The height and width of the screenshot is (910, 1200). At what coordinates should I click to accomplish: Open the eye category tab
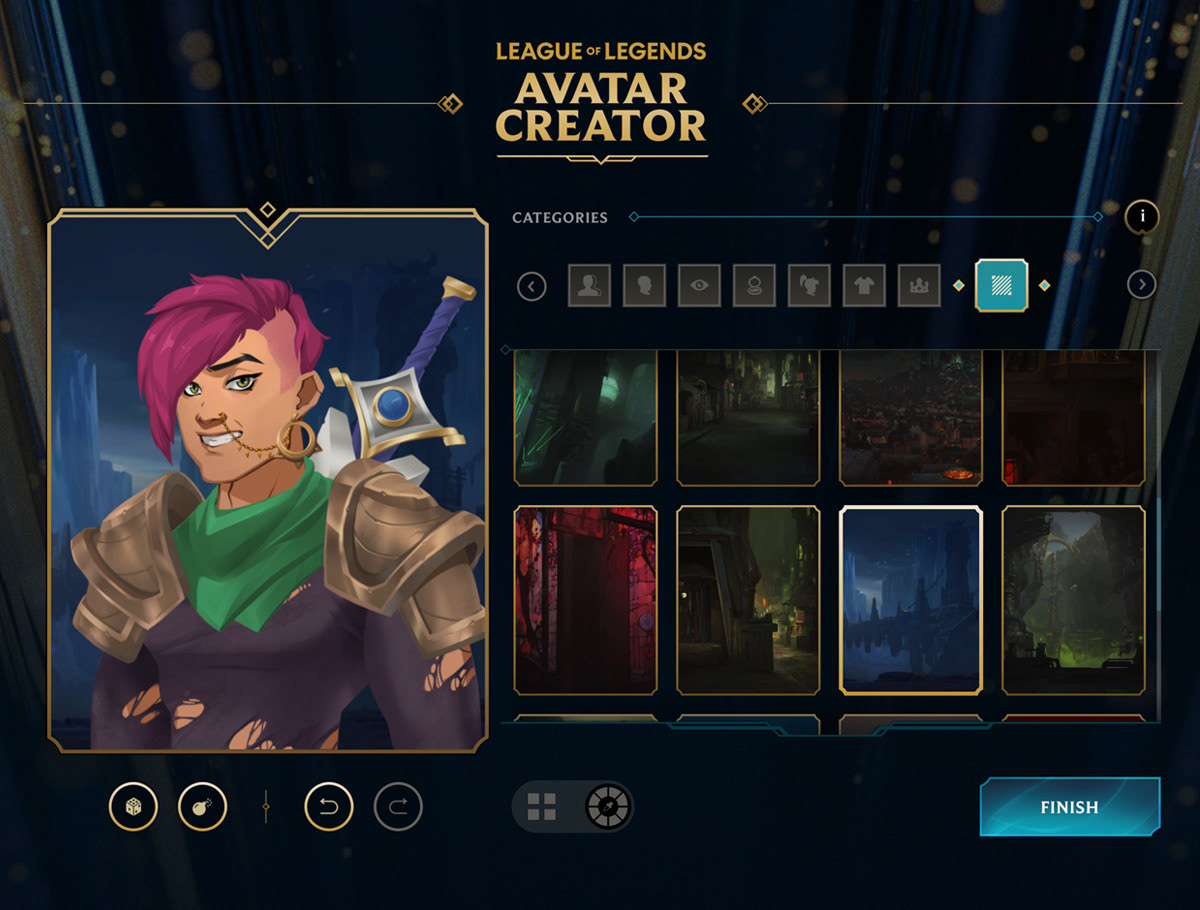pyautogui.click(x=699, y=286)
